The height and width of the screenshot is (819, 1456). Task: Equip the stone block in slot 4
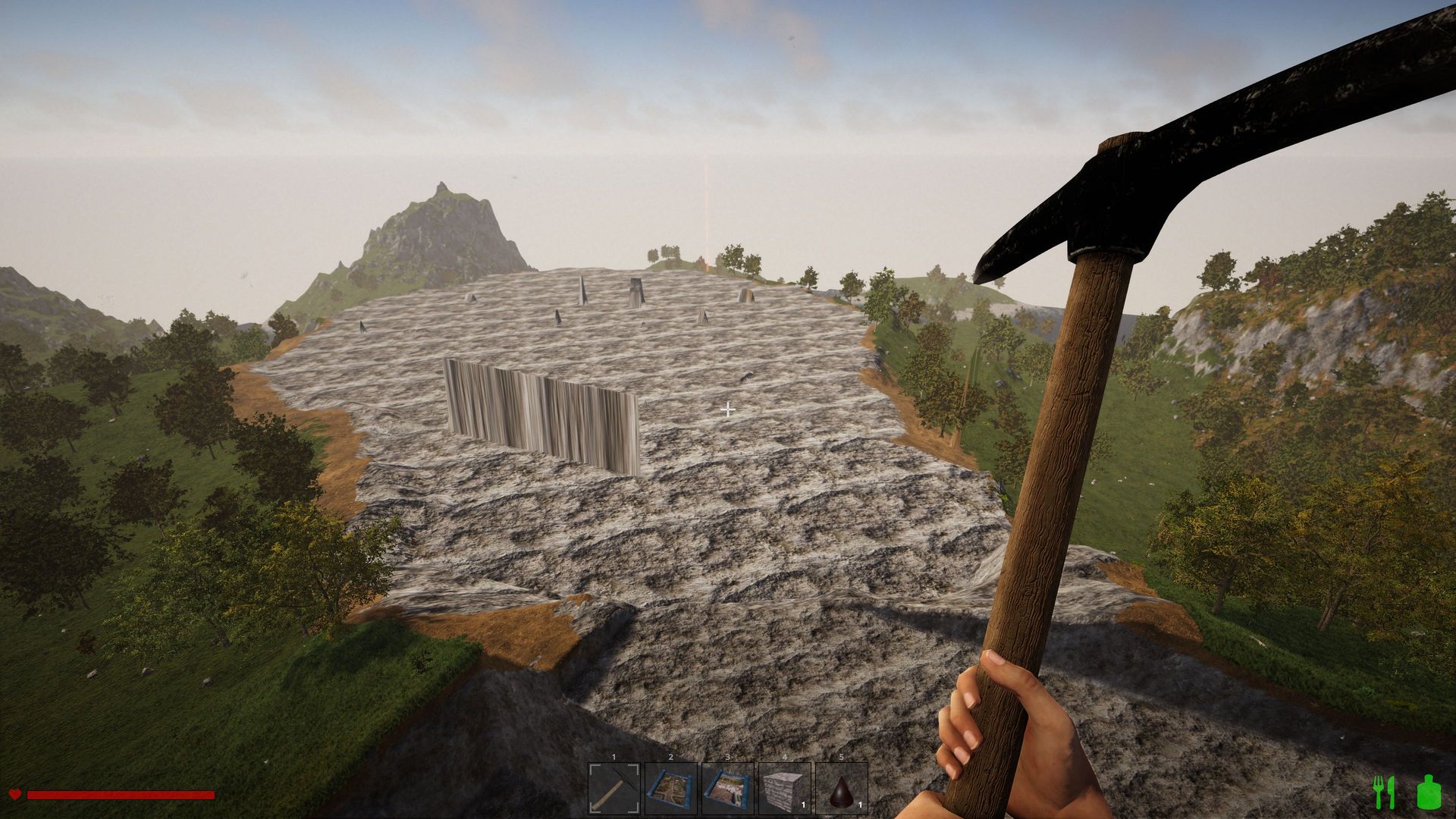pos(785,789)
